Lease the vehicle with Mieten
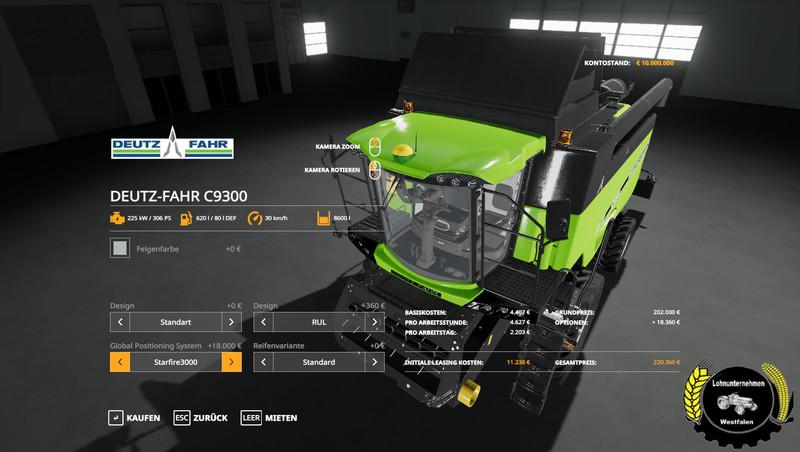The height and width of the screenshot is (452, 800). pyautogui.click(x=268, y=417)
